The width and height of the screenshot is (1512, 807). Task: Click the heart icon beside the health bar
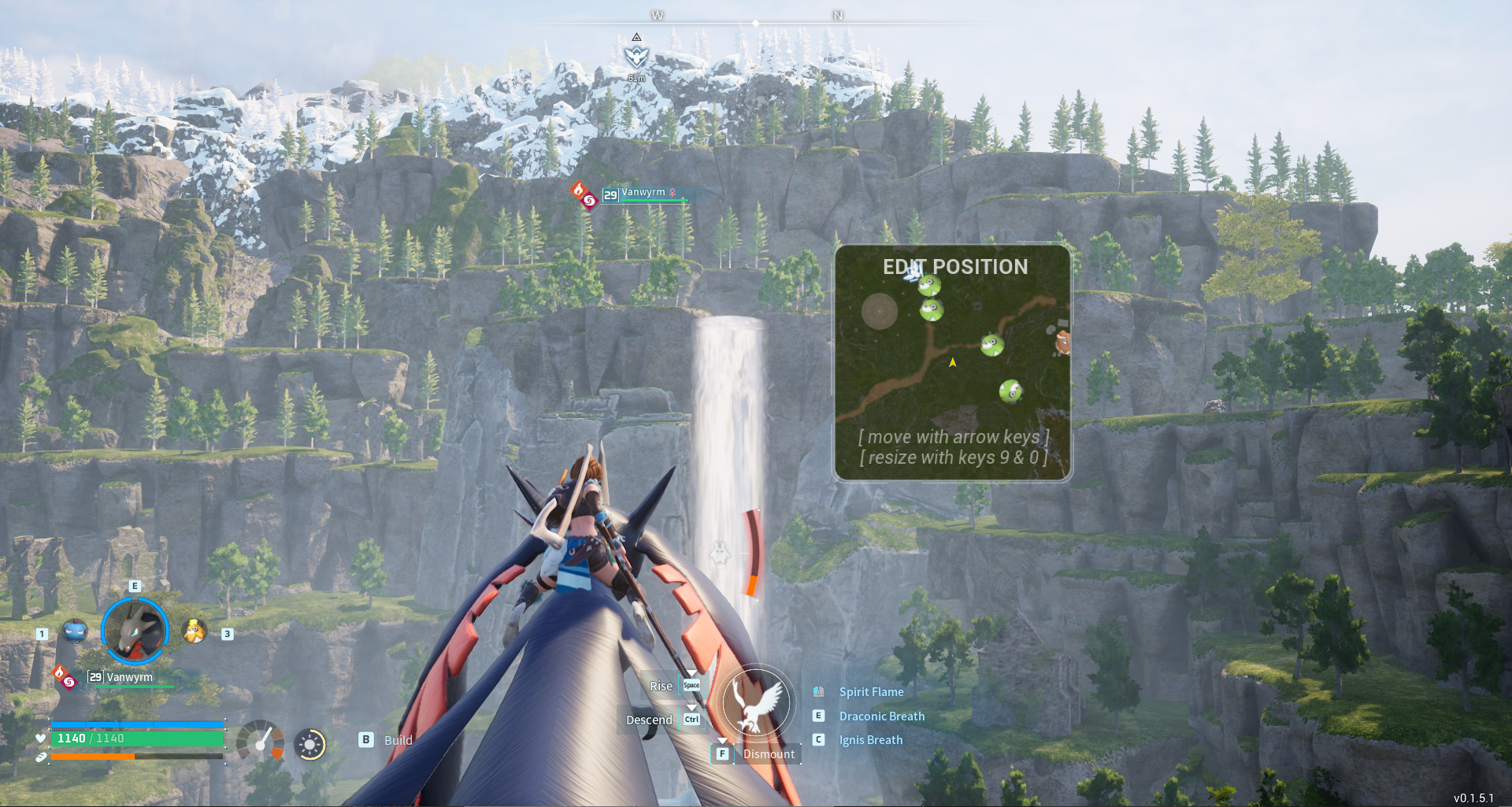point(42,739)
